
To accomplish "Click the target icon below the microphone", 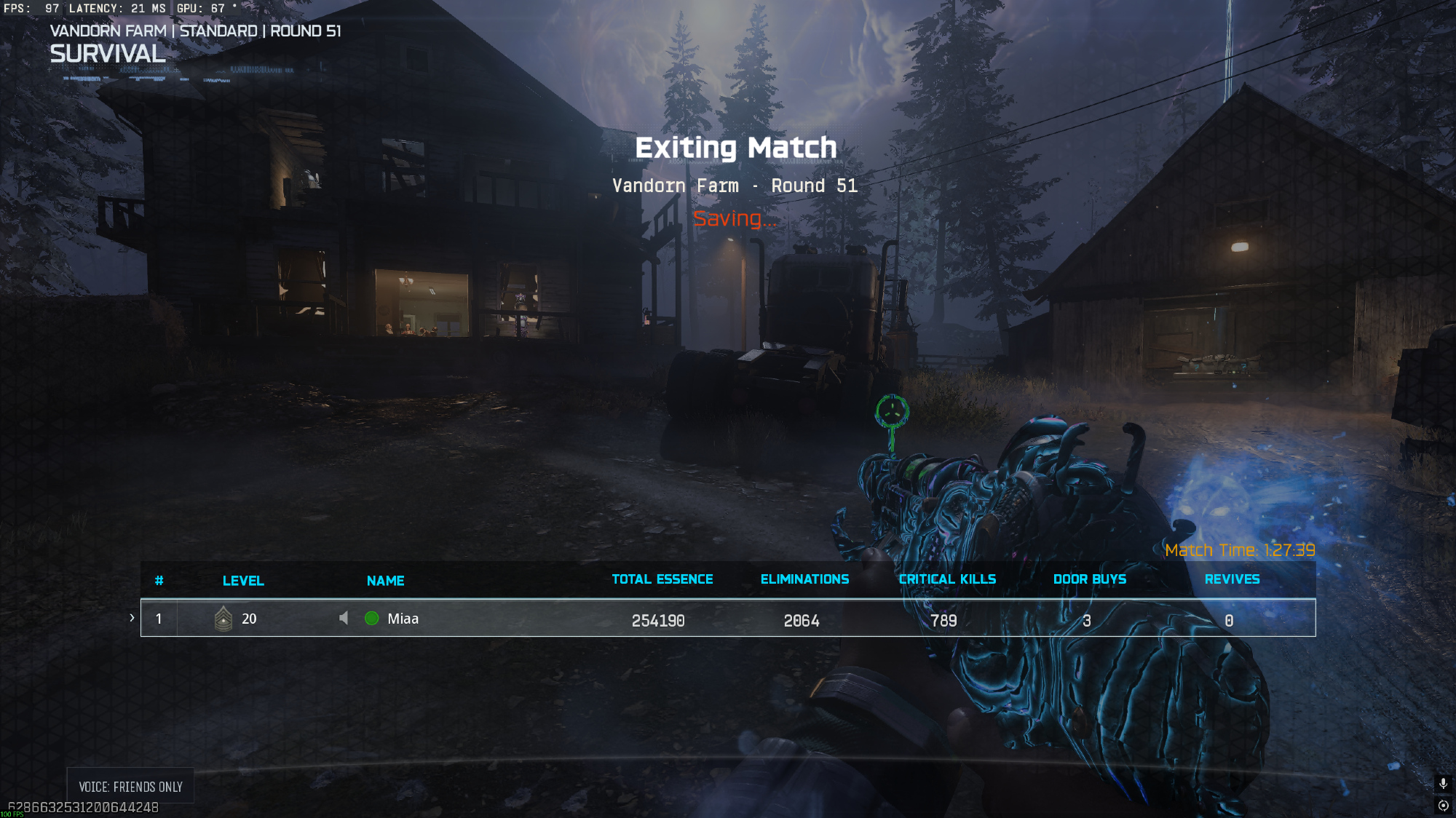I will tap(1443, 806).
